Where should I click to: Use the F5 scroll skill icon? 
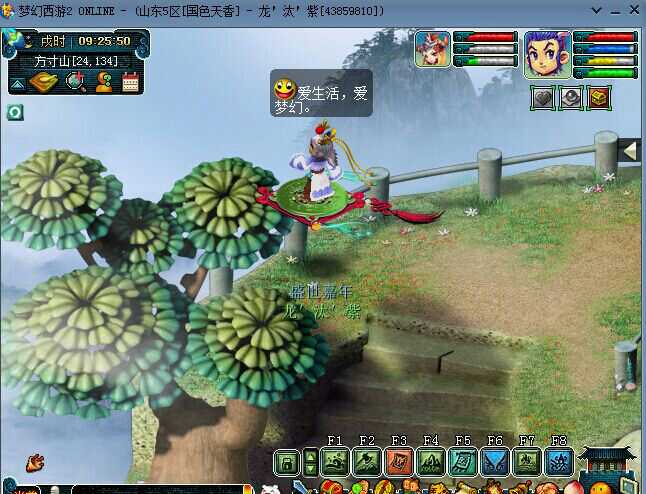tap(463, 462)
